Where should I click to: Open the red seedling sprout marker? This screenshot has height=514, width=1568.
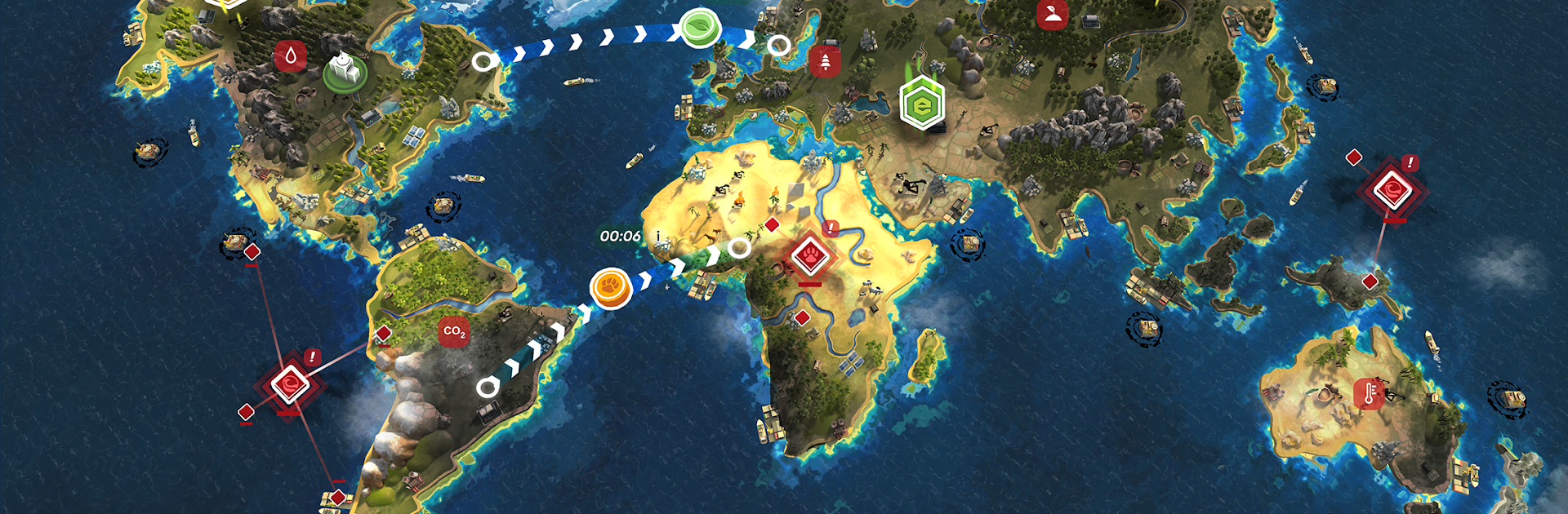point(1052,14)
